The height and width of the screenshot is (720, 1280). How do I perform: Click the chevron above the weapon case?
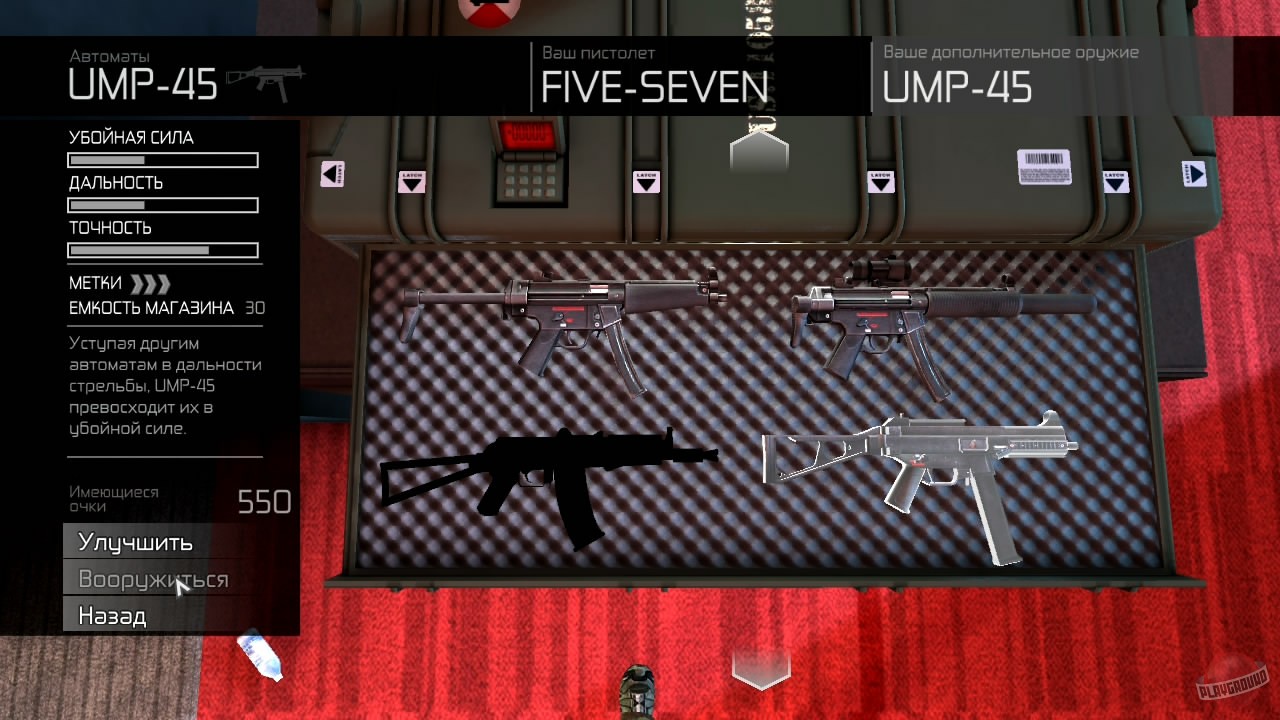tap(759, 152)
